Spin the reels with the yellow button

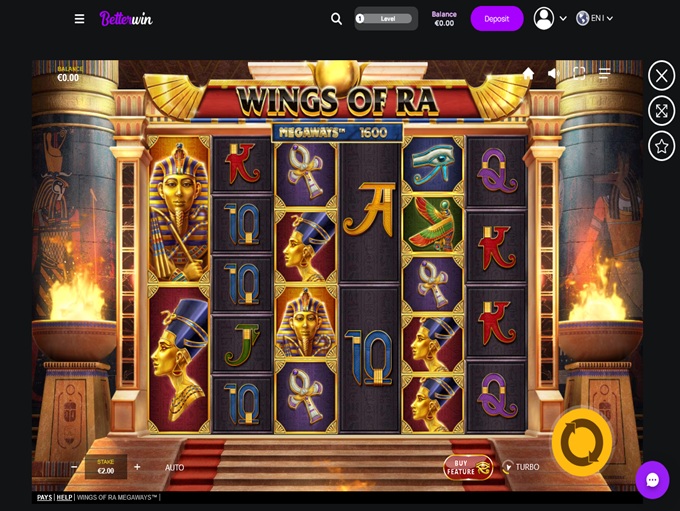[582, 441]
